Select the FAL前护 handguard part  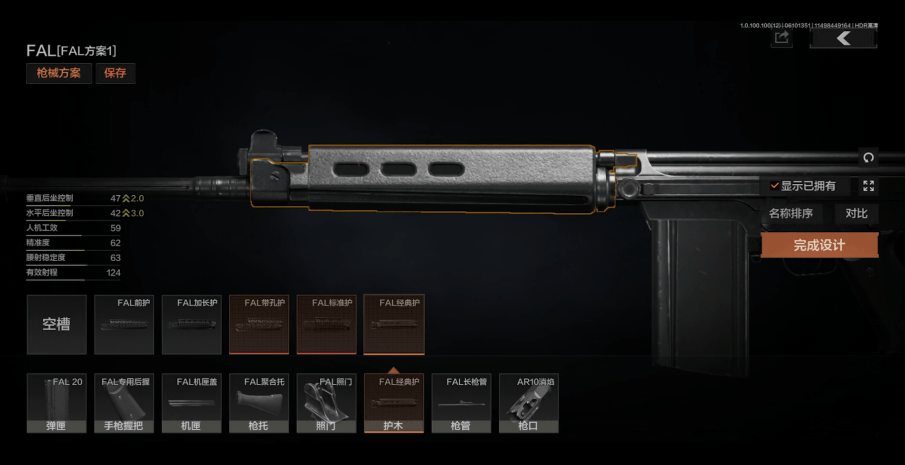pos(124,324)
